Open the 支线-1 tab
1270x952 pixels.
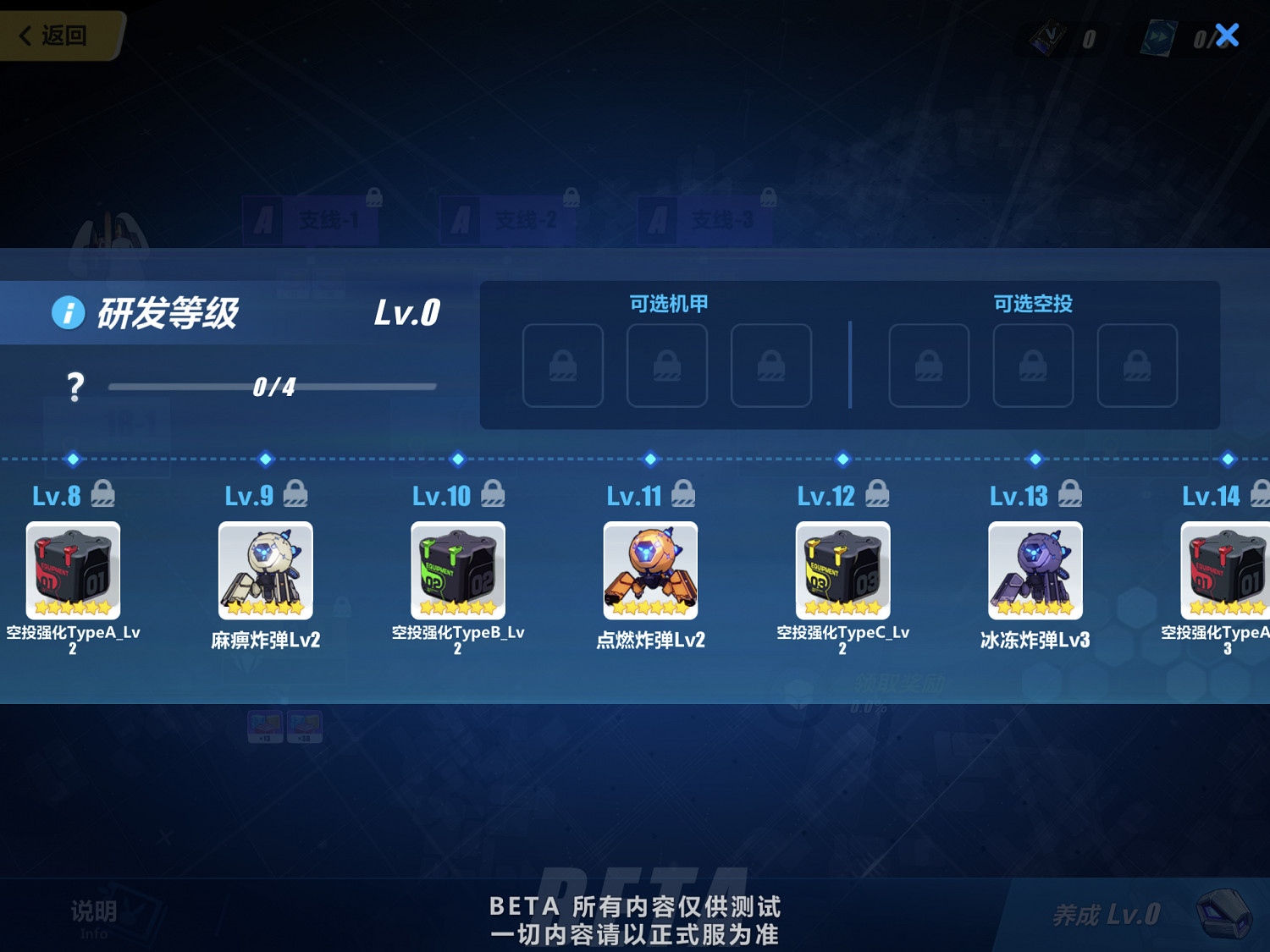[x=313, y=218]
